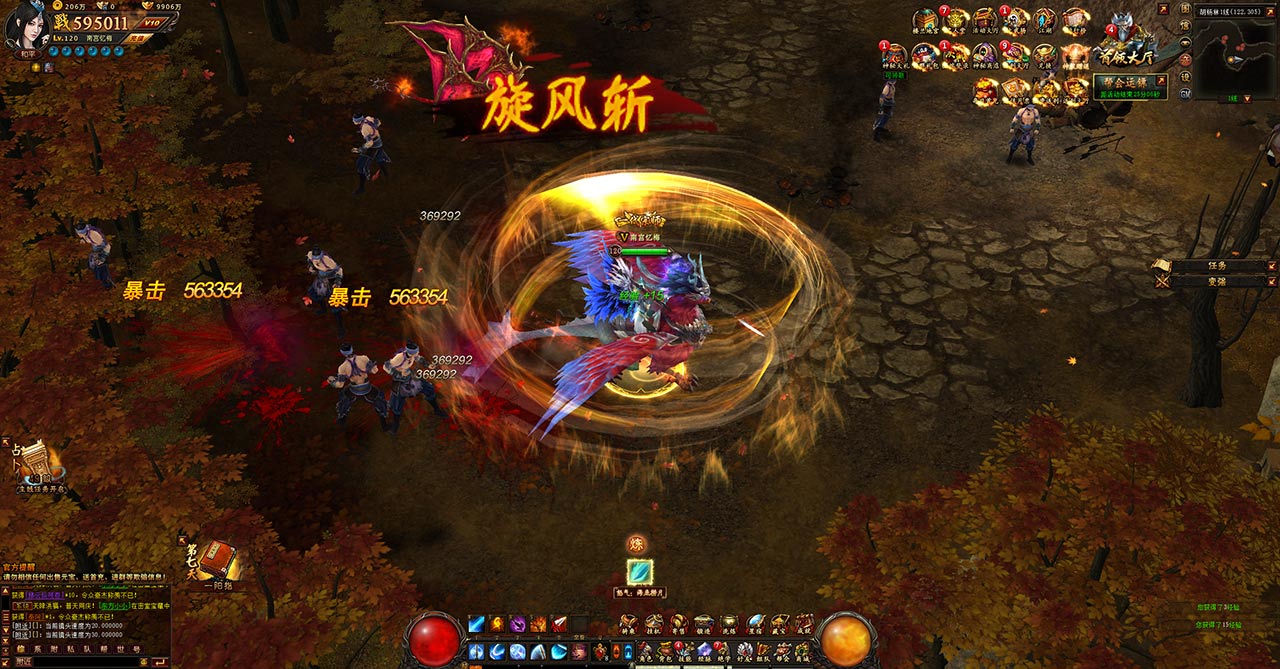
Task: Open the 商城 shop
Action: [x=802, y=652]
